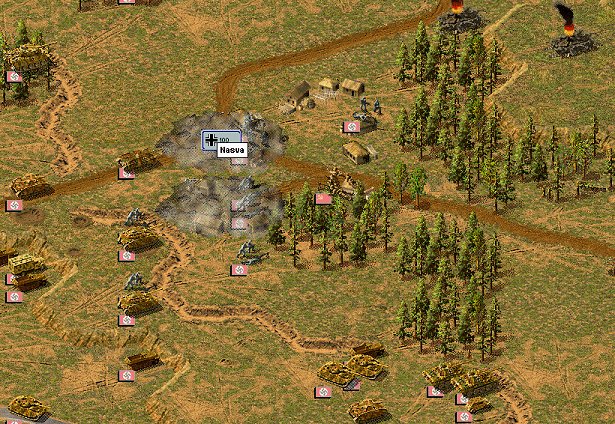Viewport: 615px width, 424px height.
Task: Click the Soviet red flag unit marker
Action: point(323,199)
